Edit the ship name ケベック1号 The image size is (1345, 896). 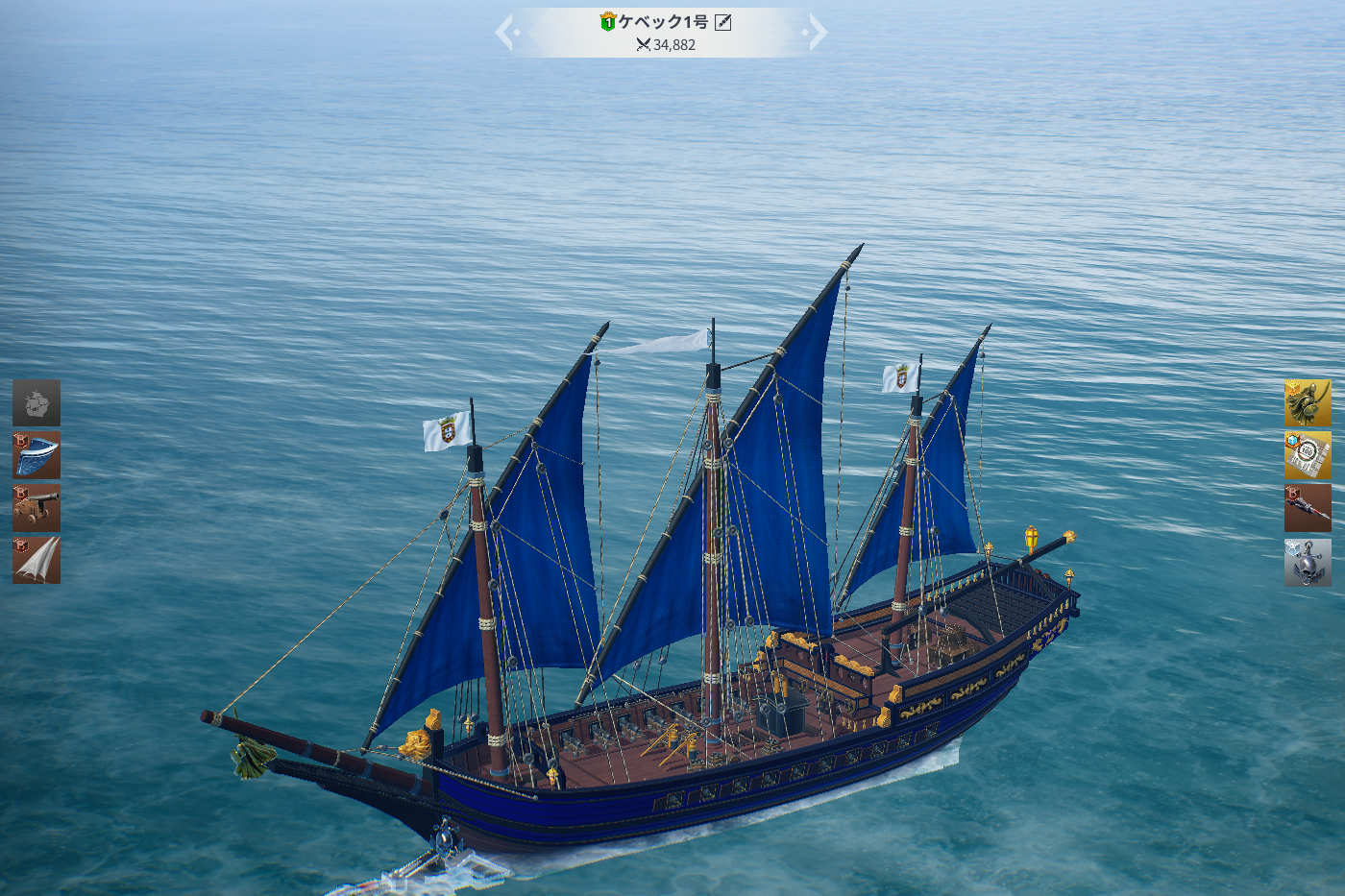(x=723, y=22)
